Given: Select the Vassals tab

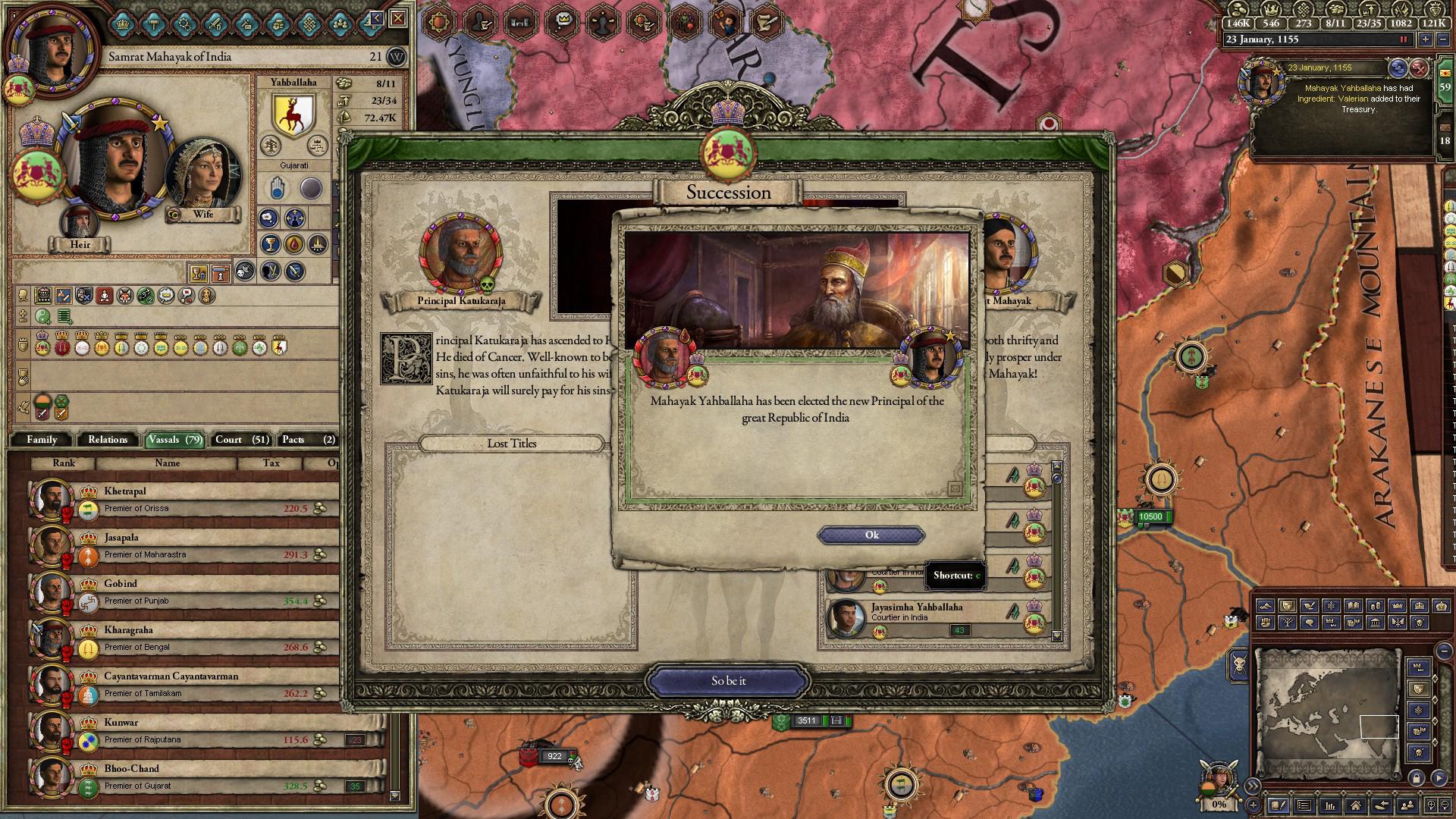Looking at the screenshot, I should pos(174,440).
